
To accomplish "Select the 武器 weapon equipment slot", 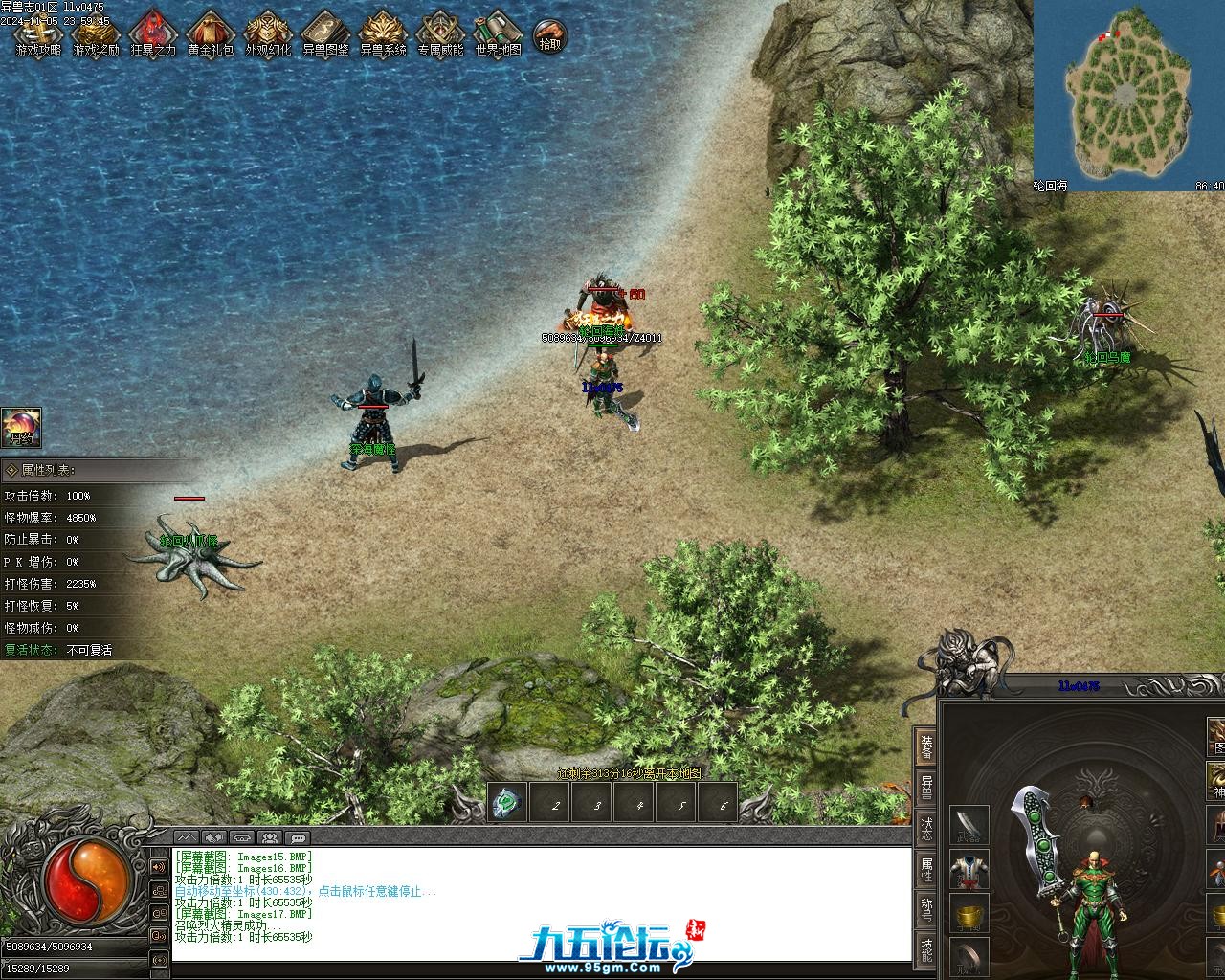I will (x=969, y=825).
